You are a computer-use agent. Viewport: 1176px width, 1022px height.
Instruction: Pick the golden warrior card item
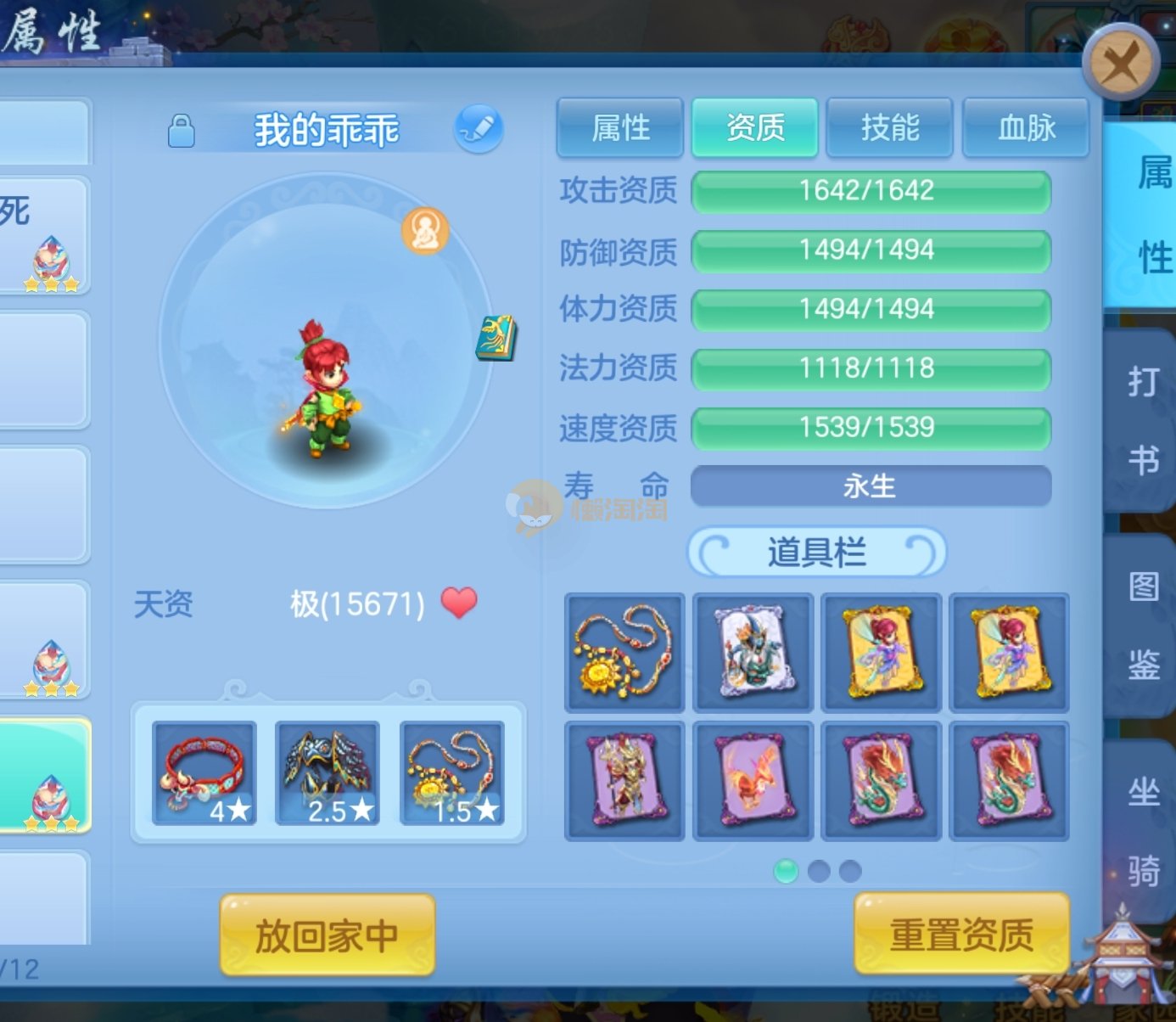pyautogui.click(x=624, y=781)
